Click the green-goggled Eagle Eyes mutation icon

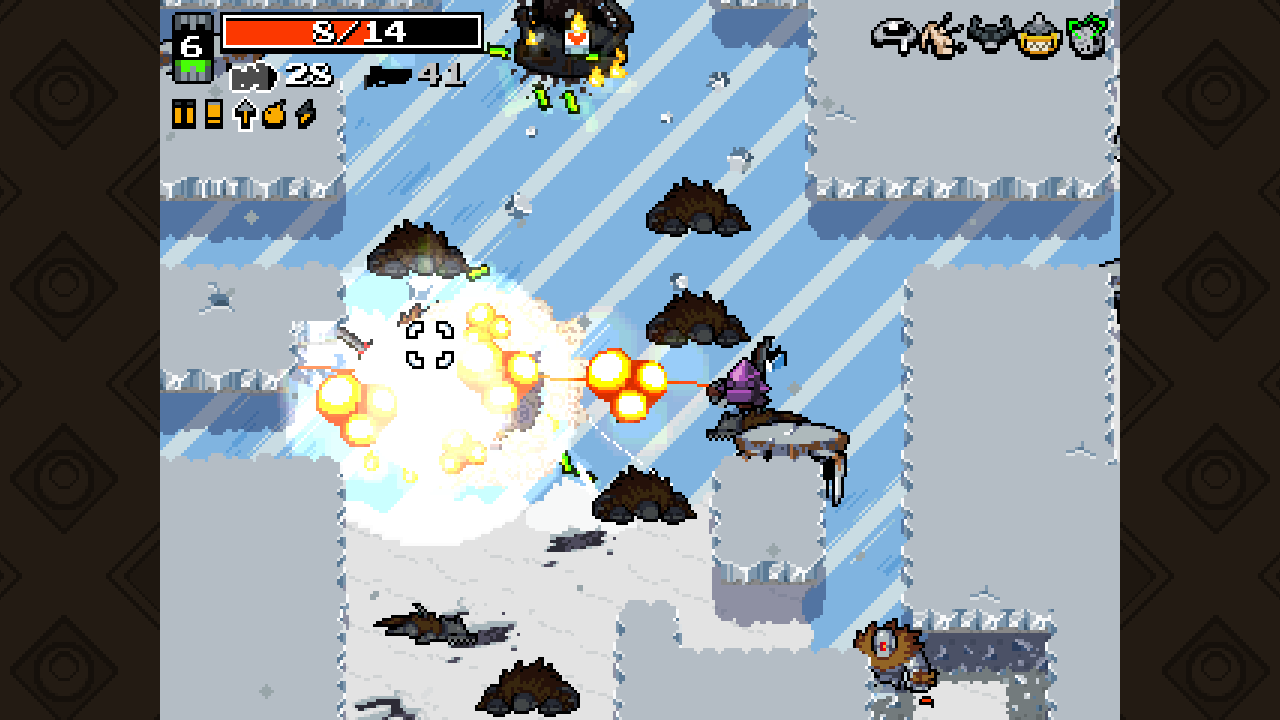coord(1085,38)
